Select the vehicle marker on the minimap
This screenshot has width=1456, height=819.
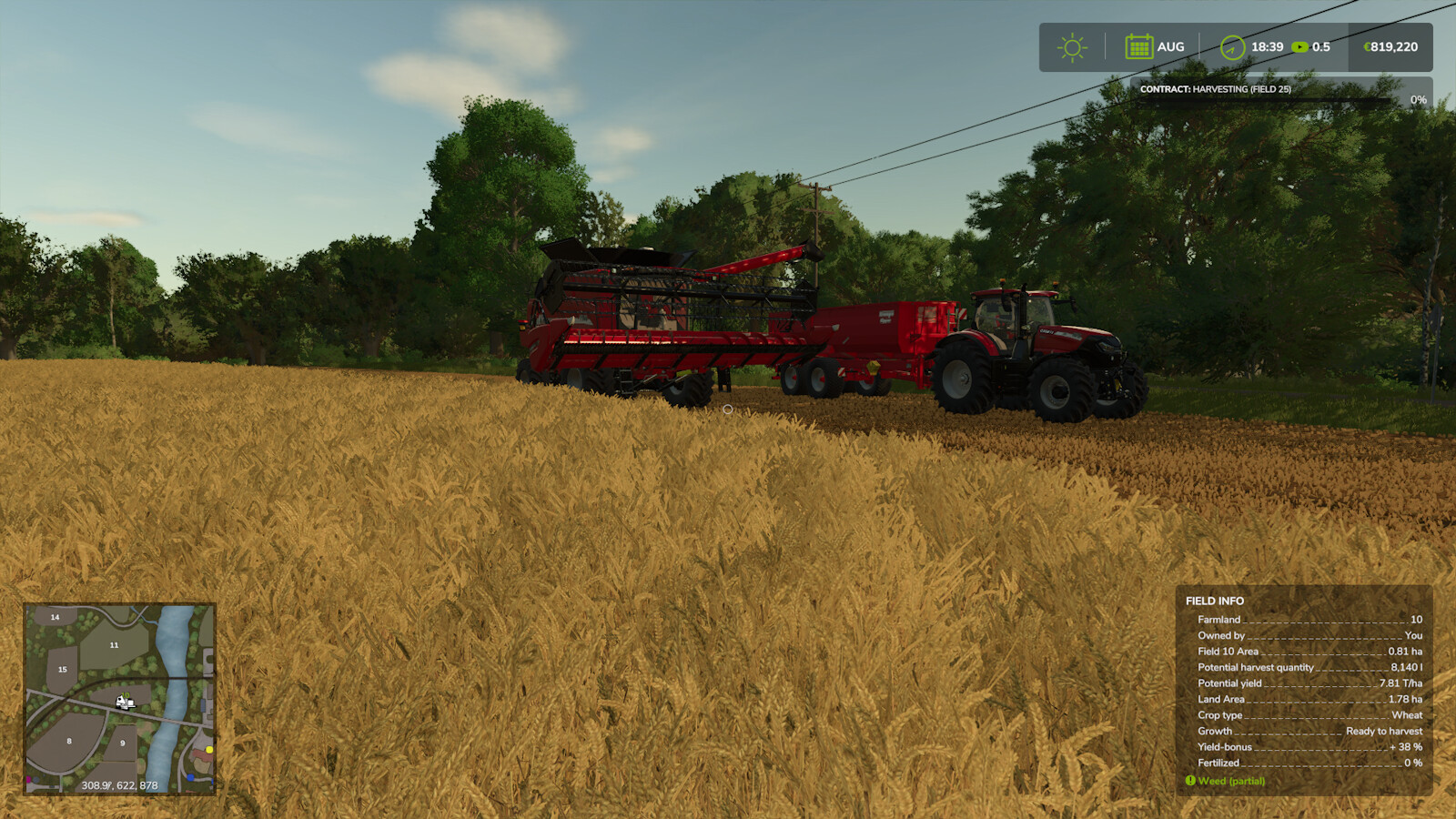(124, 703)
